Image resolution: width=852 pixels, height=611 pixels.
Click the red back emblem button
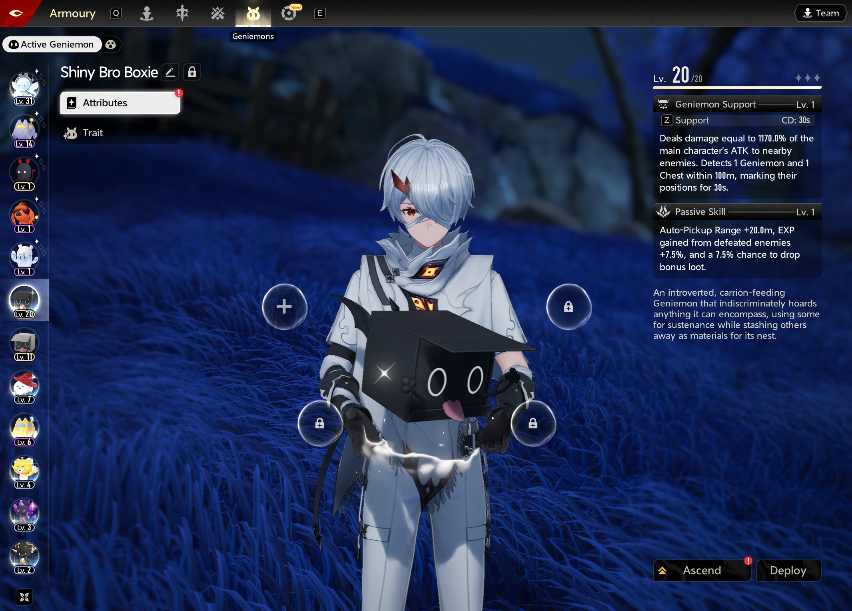tap(18, 13)
